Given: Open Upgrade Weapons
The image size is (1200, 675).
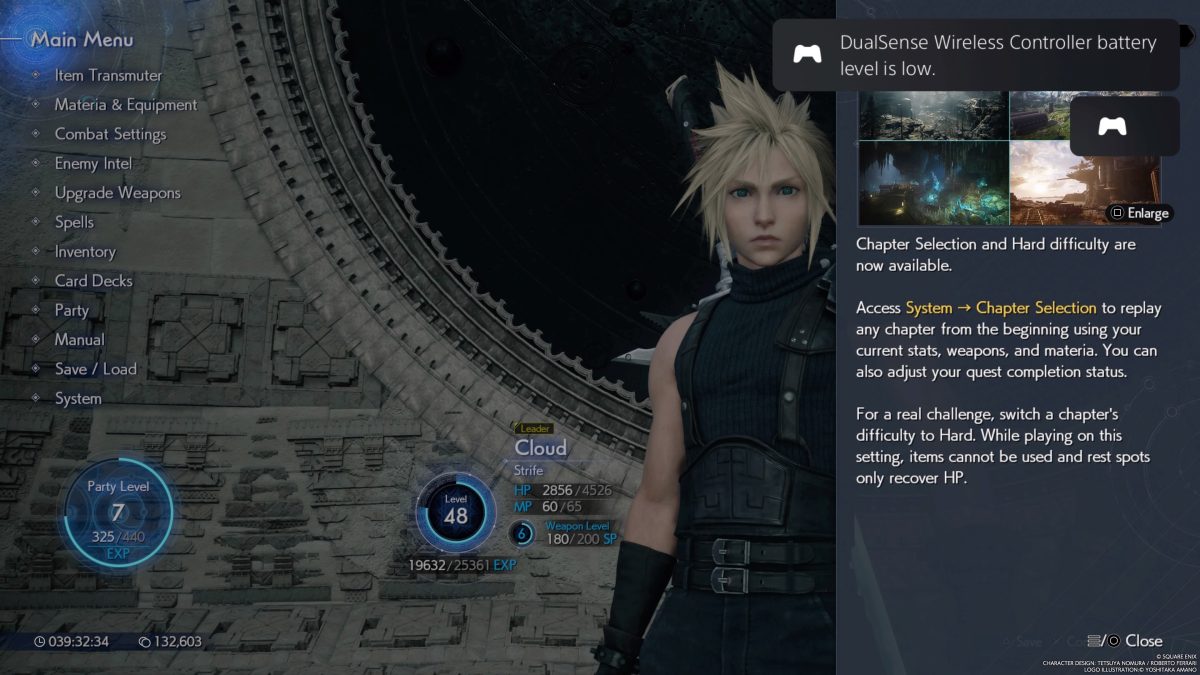Looking at the screenshot, I should (117, 193).
